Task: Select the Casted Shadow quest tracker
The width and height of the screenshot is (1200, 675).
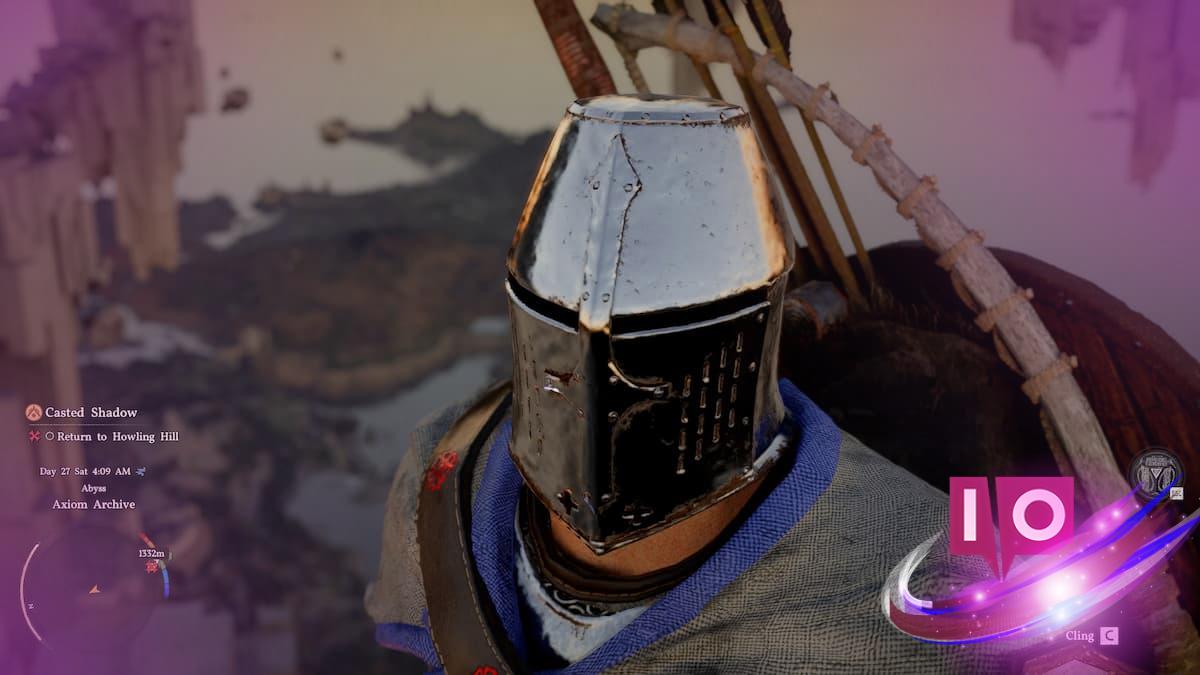Action: 90,412
